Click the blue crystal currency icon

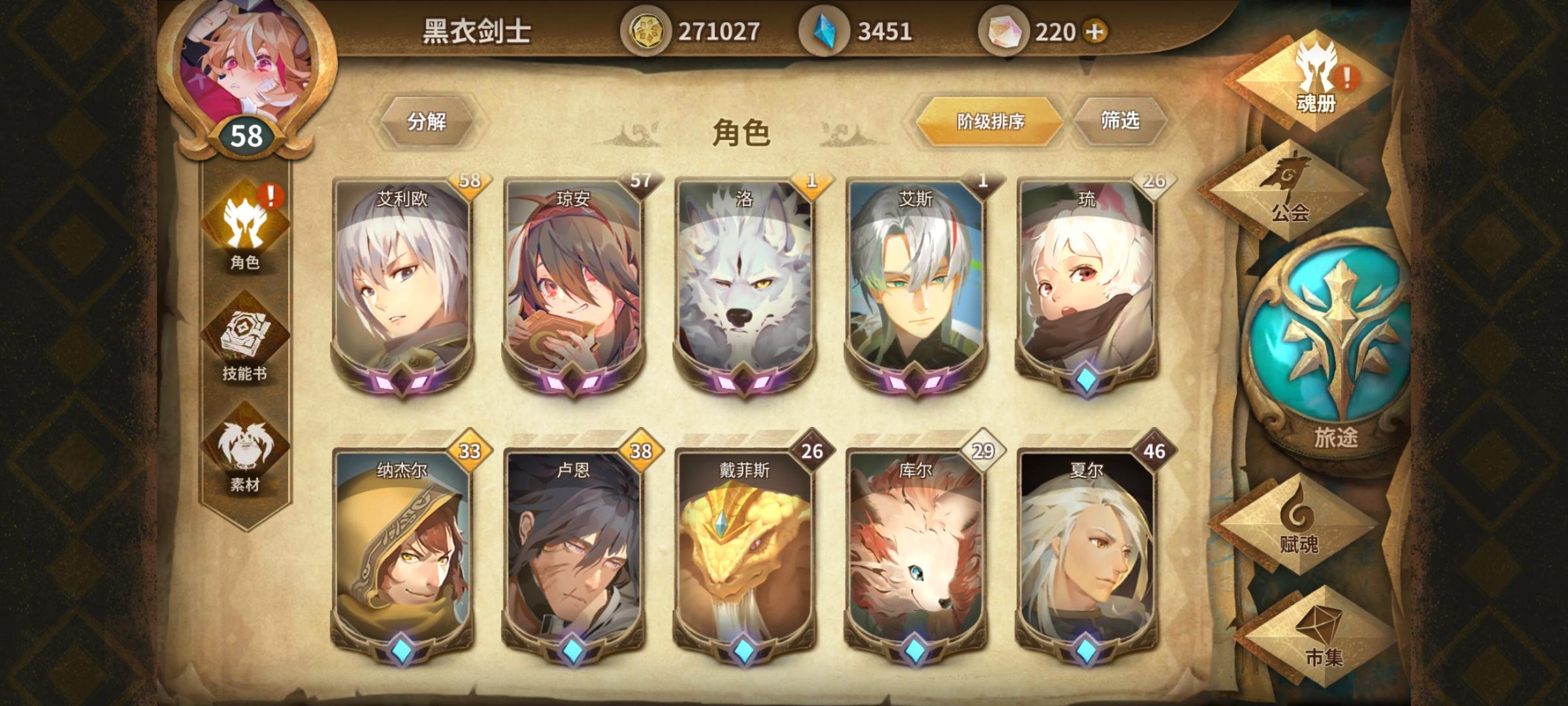(826, 29)
